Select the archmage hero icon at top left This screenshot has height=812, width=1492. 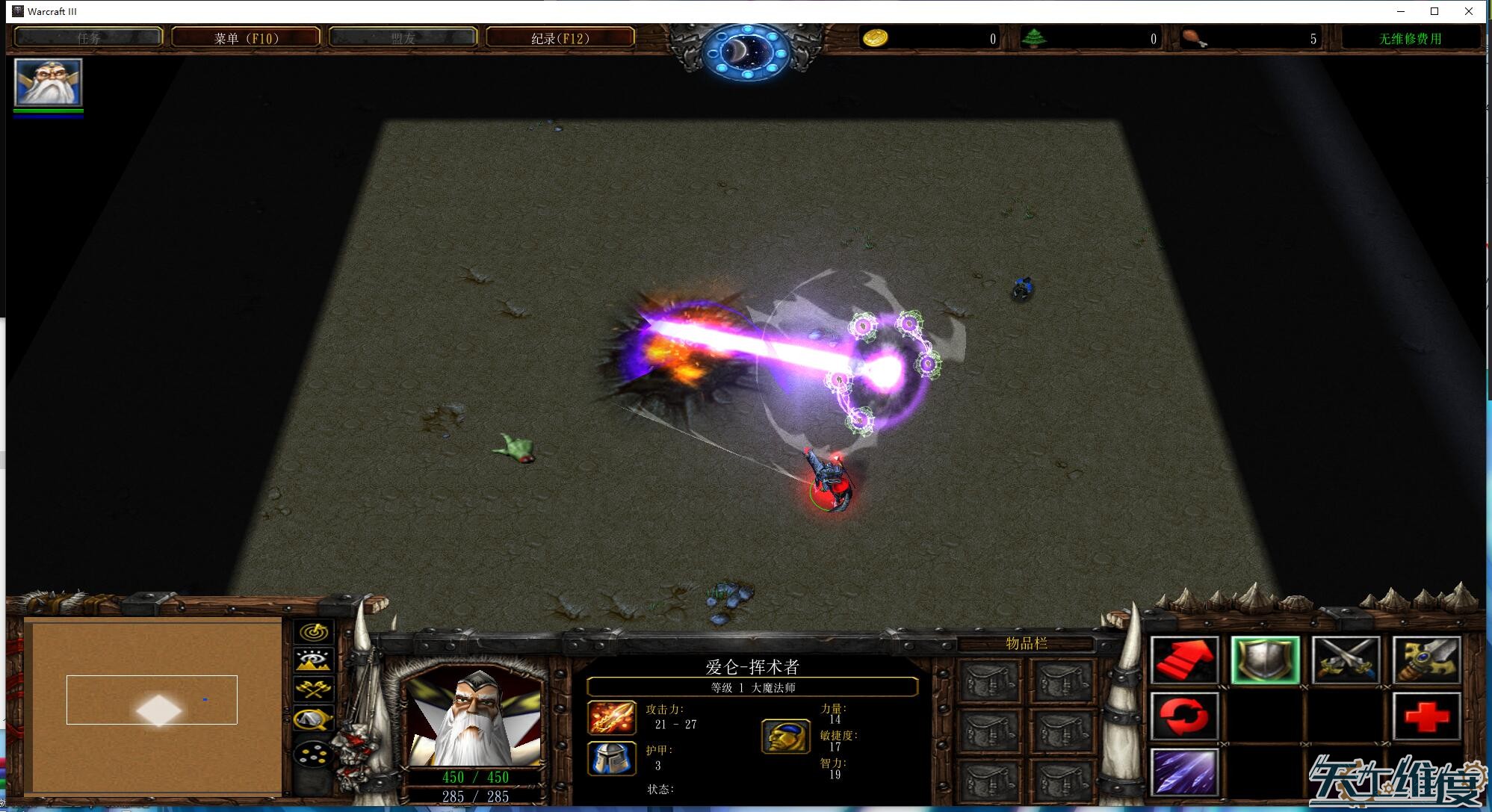[48, 82]
